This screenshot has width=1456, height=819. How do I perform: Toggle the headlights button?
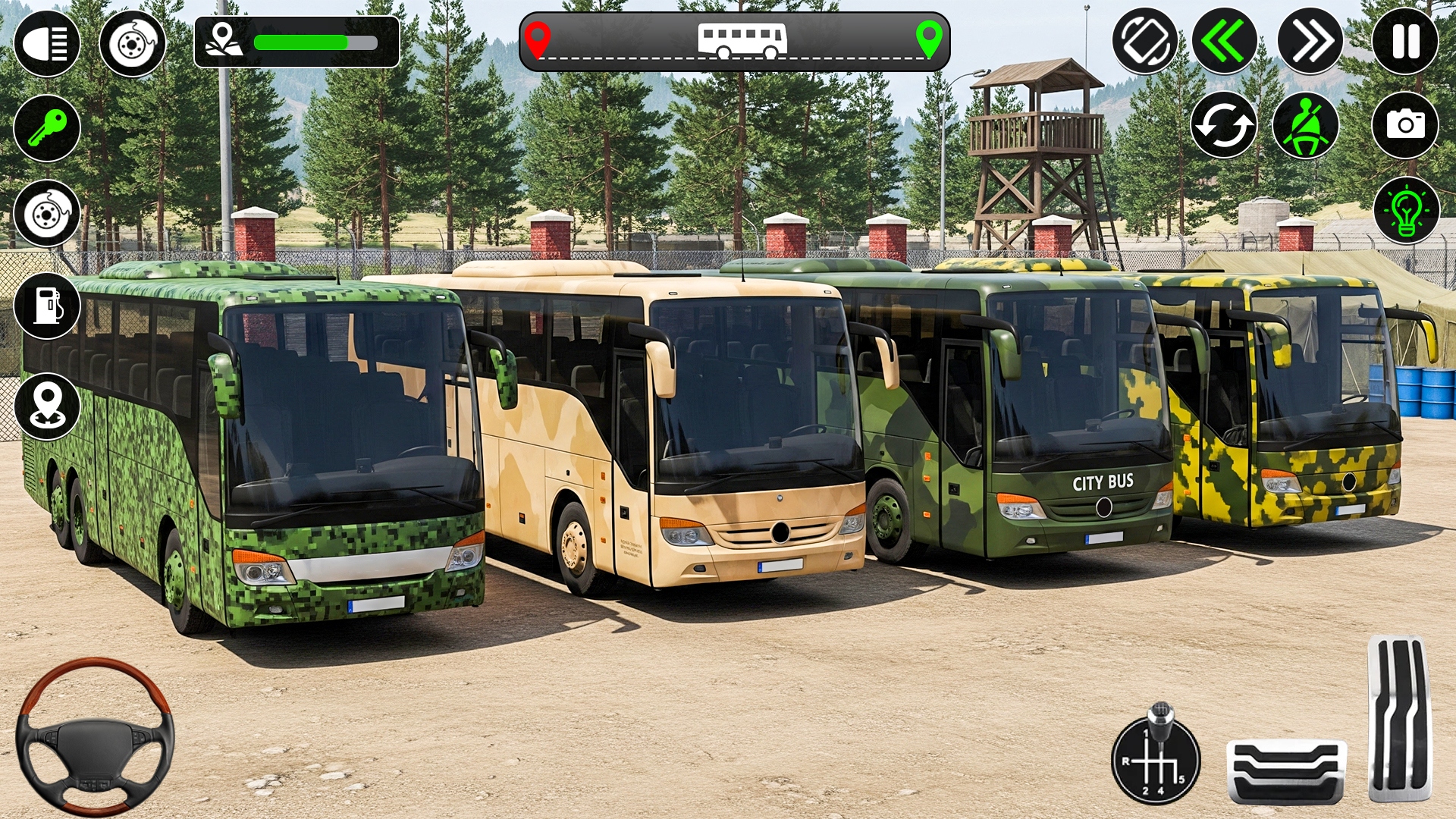[x=47, y=42]
